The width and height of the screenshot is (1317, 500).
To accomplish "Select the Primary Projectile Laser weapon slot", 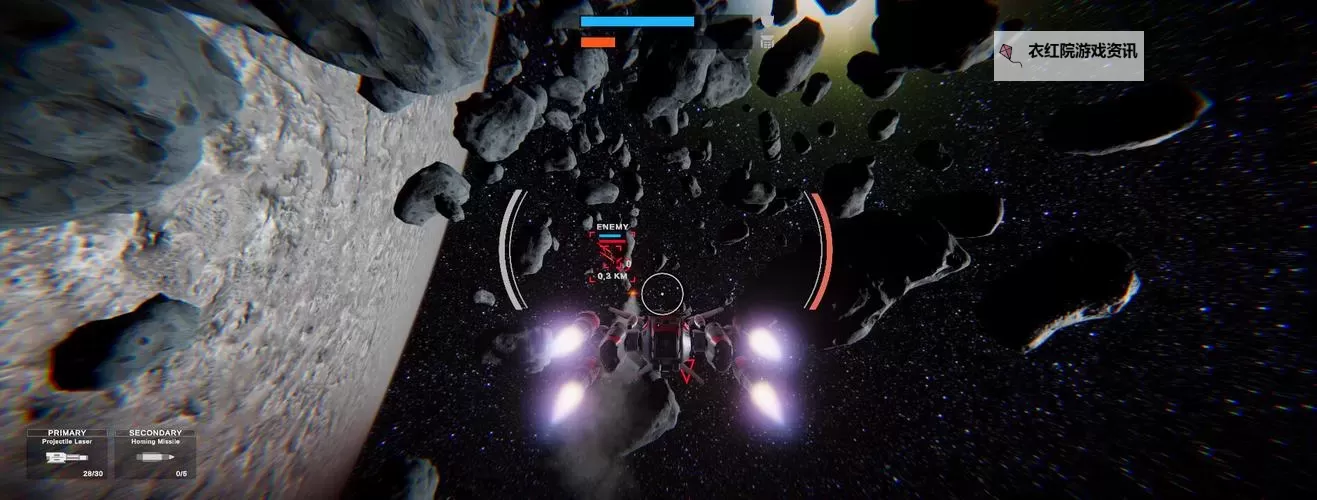I will pyautogui.click(x=67, y=454).
